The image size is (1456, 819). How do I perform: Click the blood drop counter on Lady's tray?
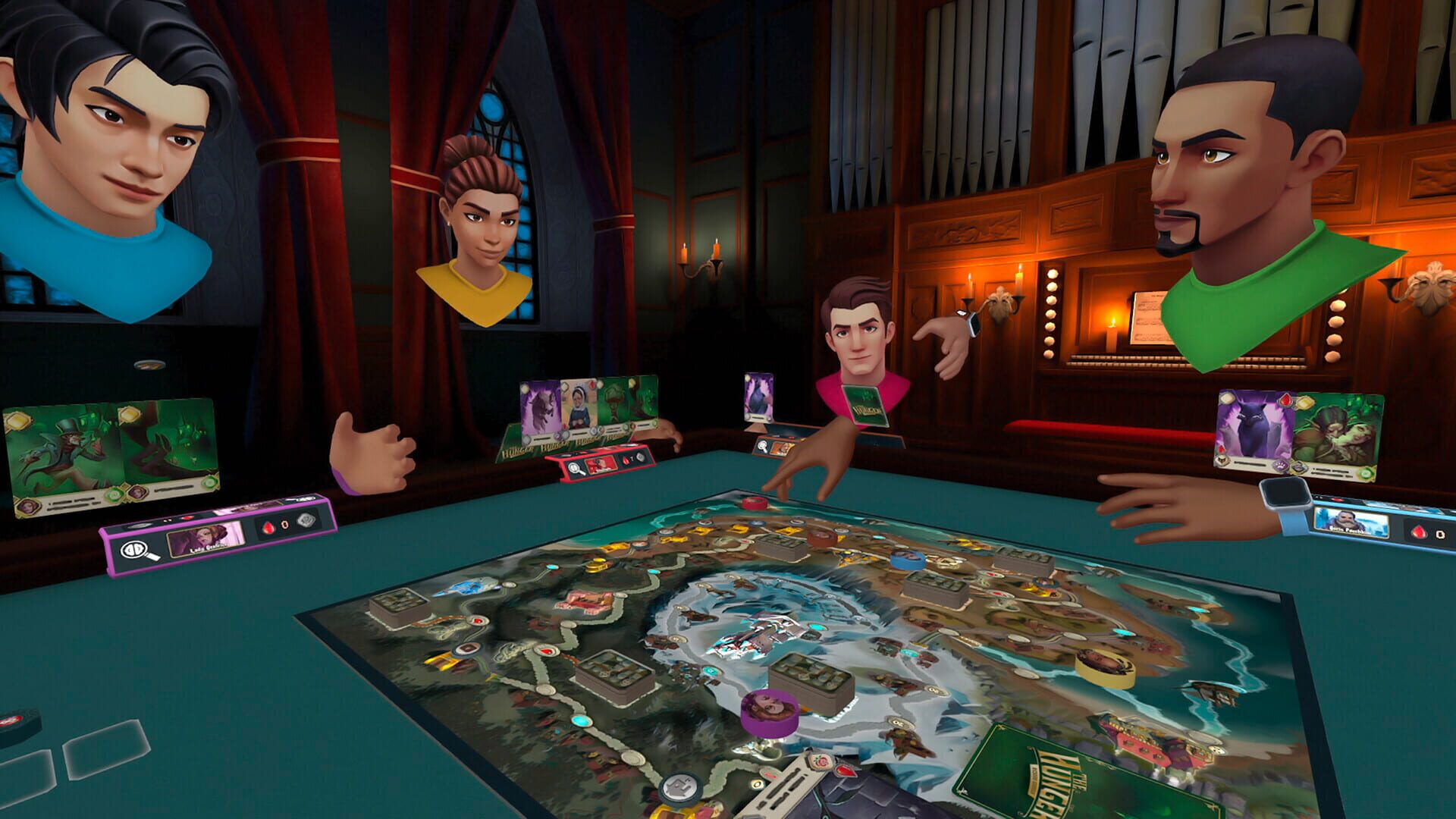tap(268, 527)
